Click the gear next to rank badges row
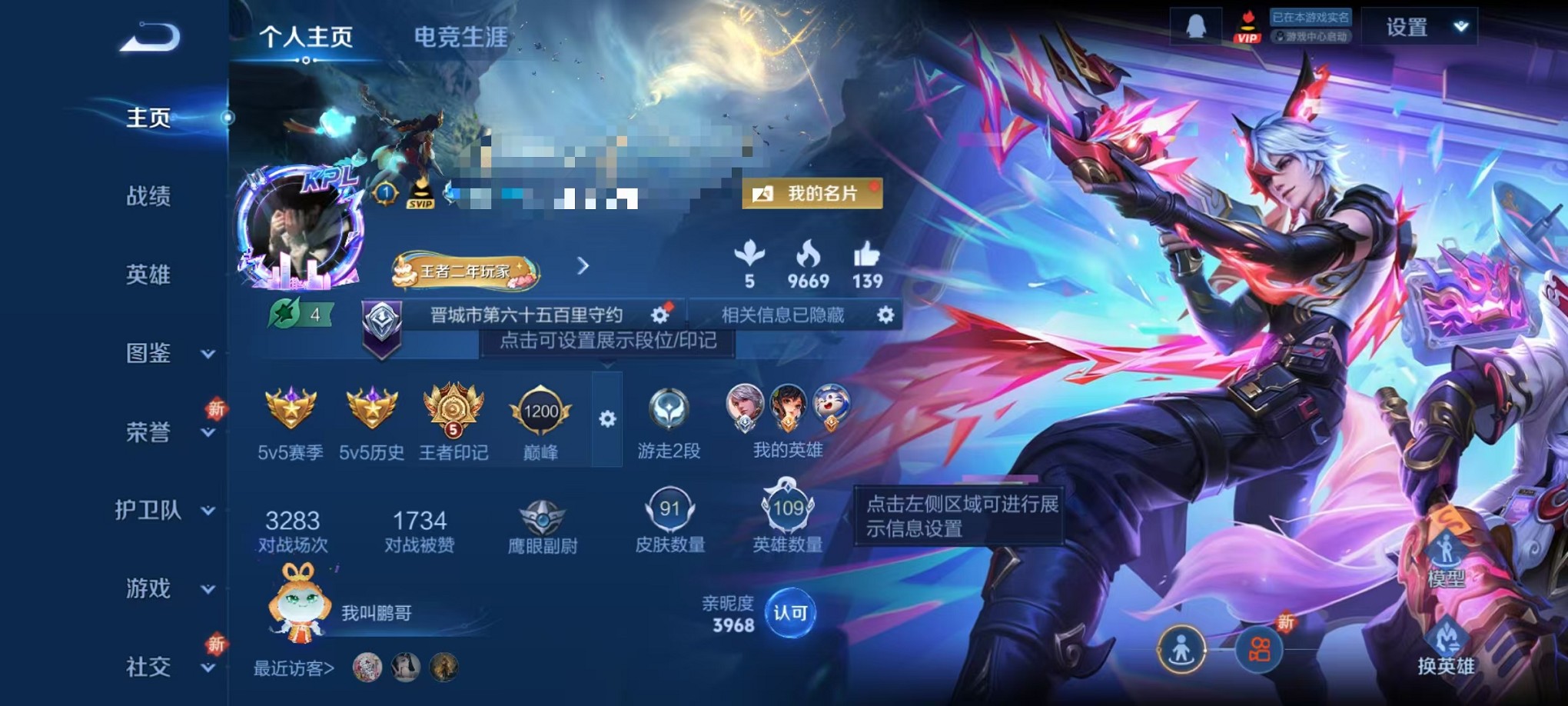The height and width of the screenshot is (706, 1568). point(609,419)
